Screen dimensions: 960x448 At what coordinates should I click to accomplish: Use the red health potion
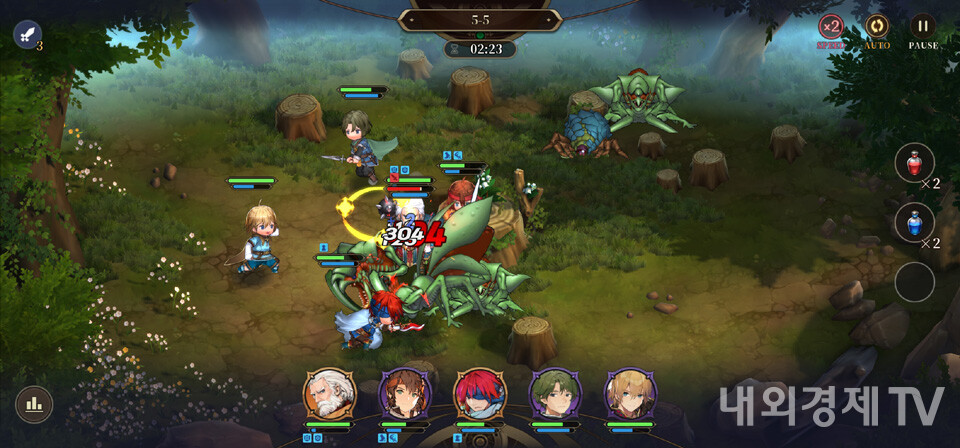[914, 162]
